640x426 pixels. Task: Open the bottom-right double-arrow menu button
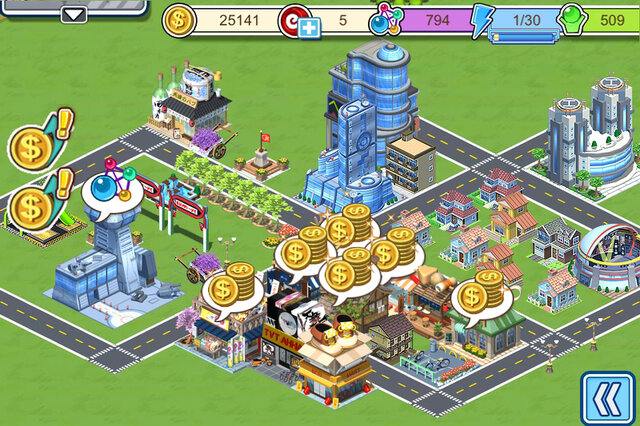607,398
